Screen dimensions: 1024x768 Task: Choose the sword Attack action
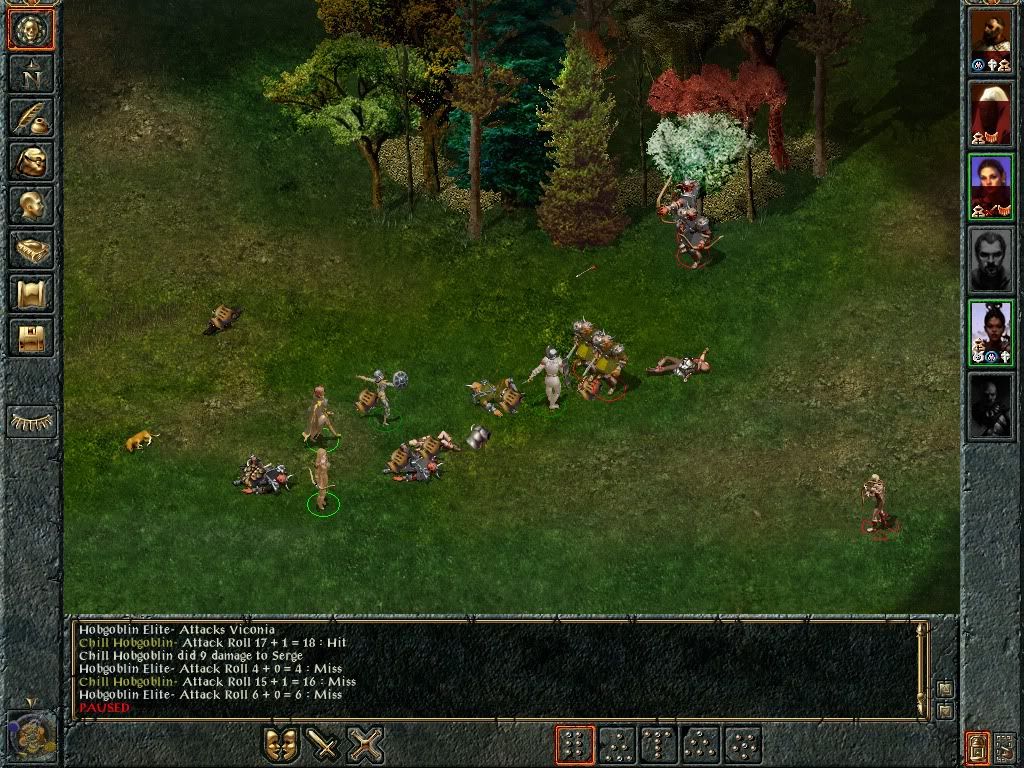tap(323, 745)
